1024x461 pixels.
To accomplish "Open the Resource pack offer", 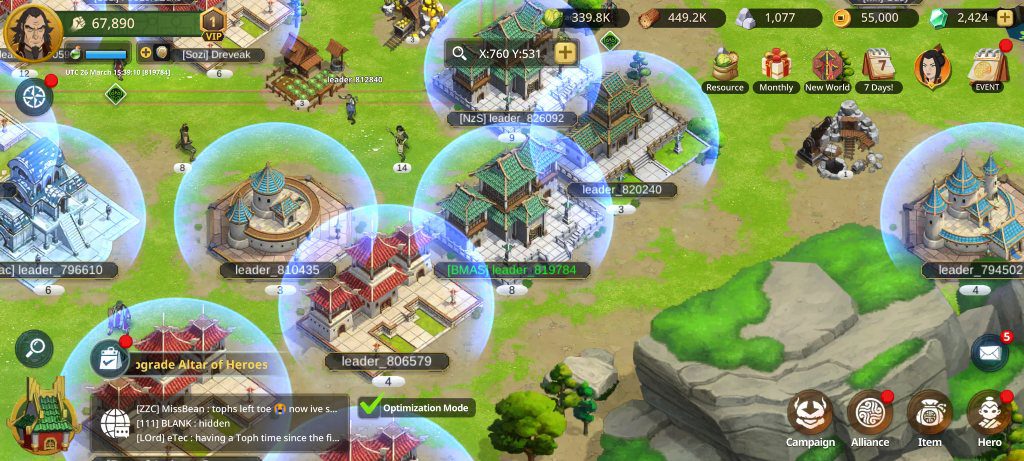I will point(724,70).
